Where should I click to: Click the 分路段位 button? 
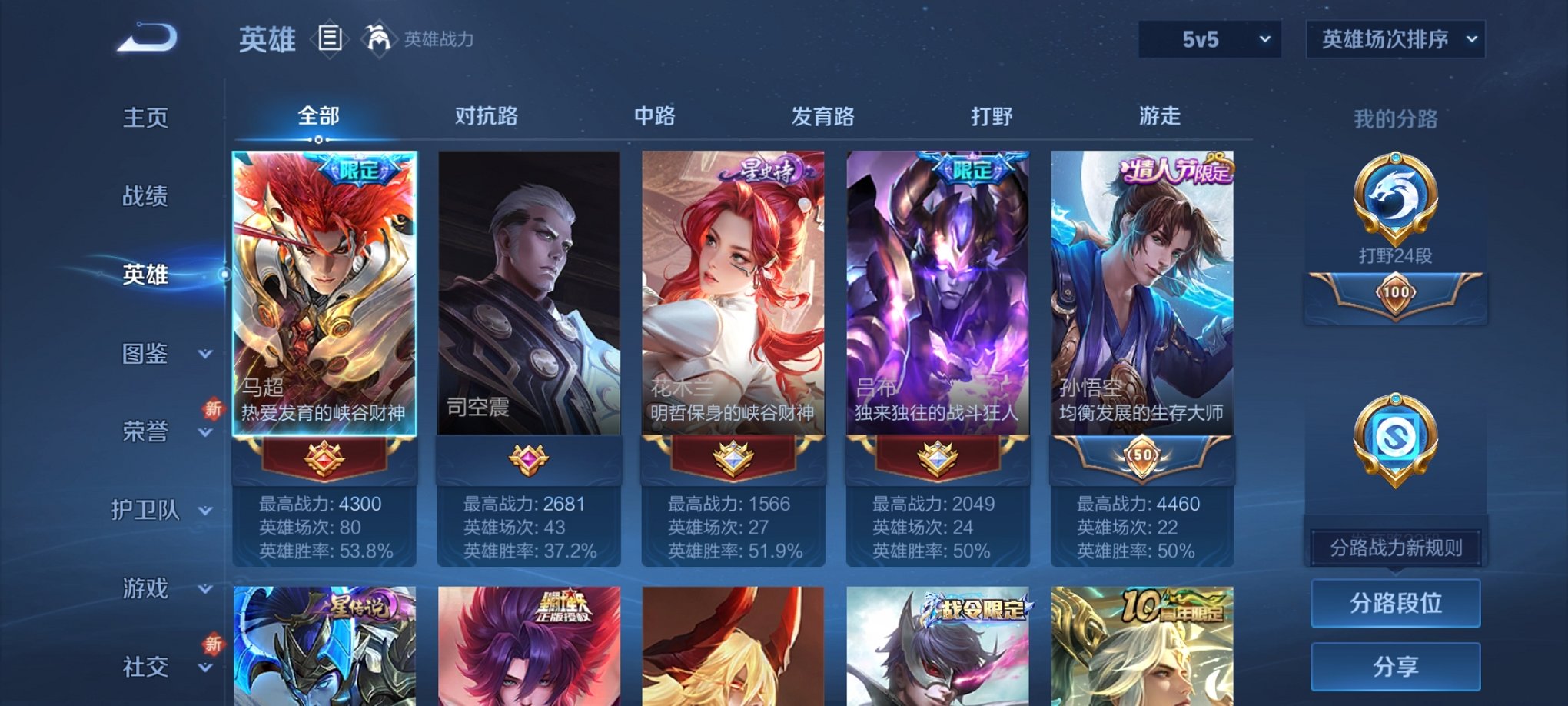pos(1395,603)
